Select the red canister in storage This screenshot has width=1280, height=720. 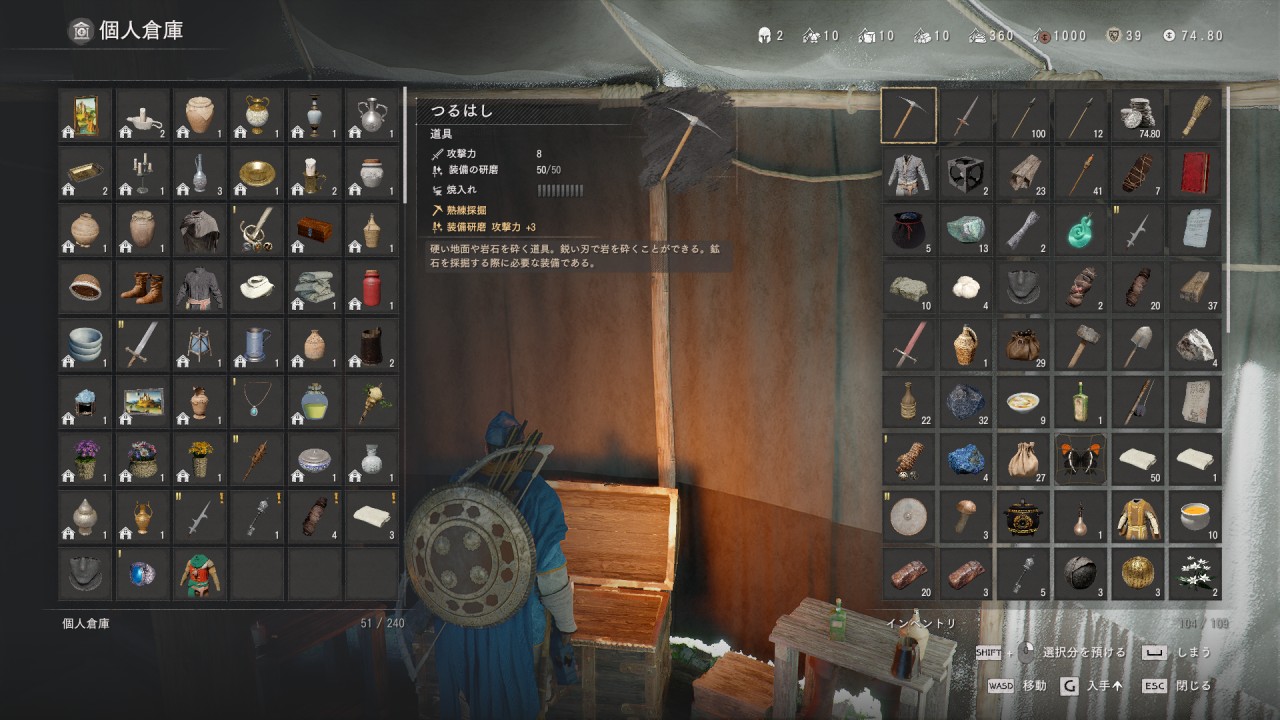371,289
